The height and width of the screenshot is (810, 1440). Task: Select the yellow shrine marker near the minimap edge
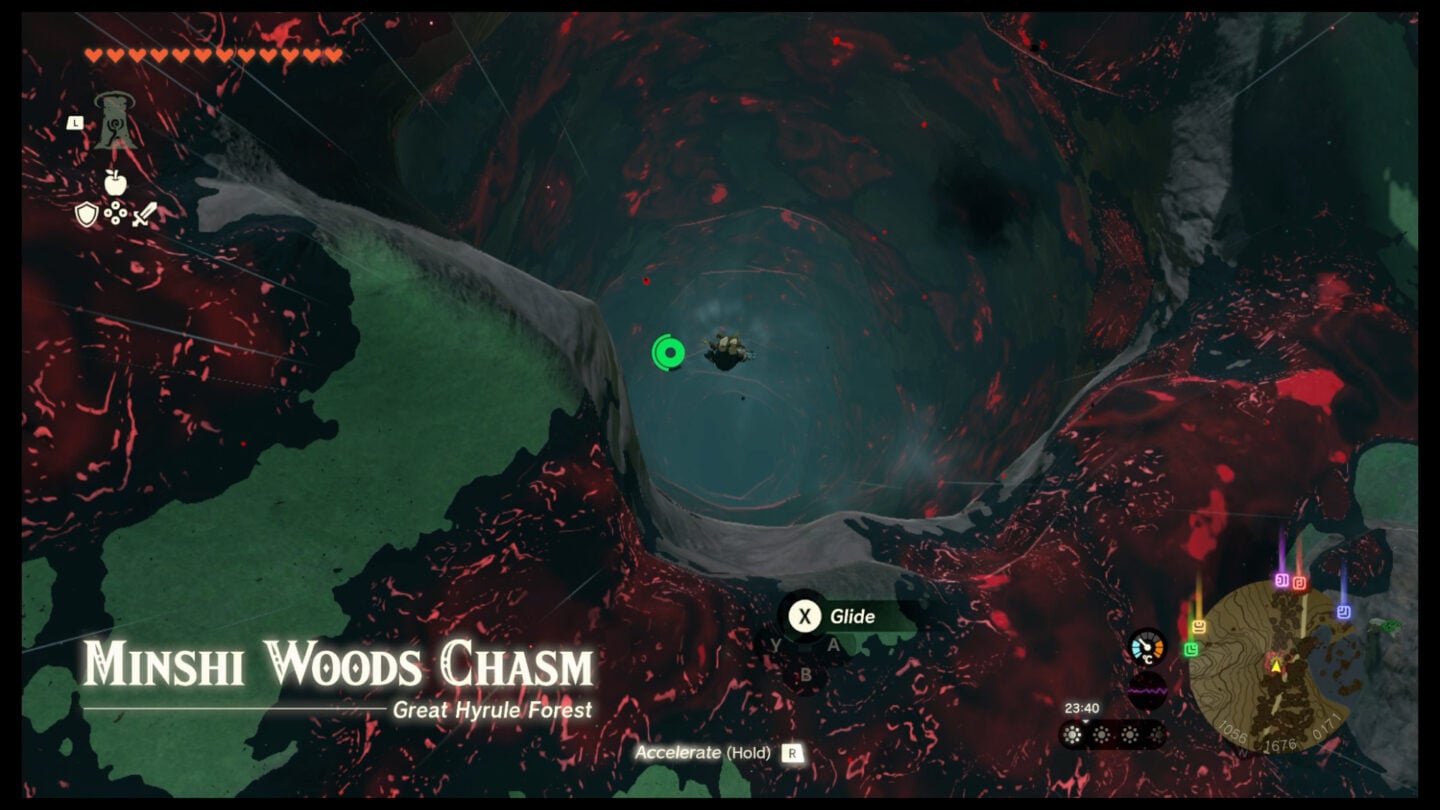[1198, 627]
